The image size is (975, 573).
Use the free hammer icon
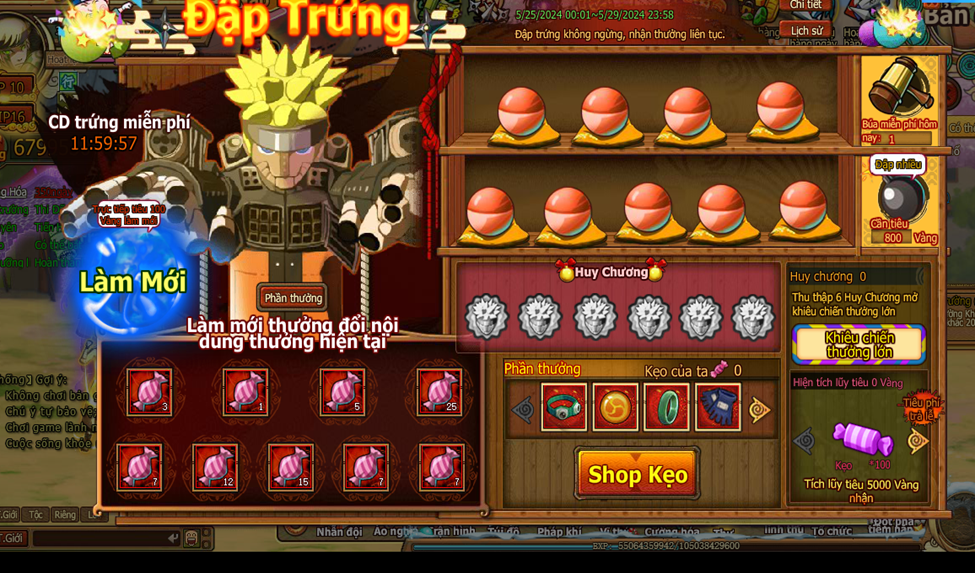[x=898, y=87]
